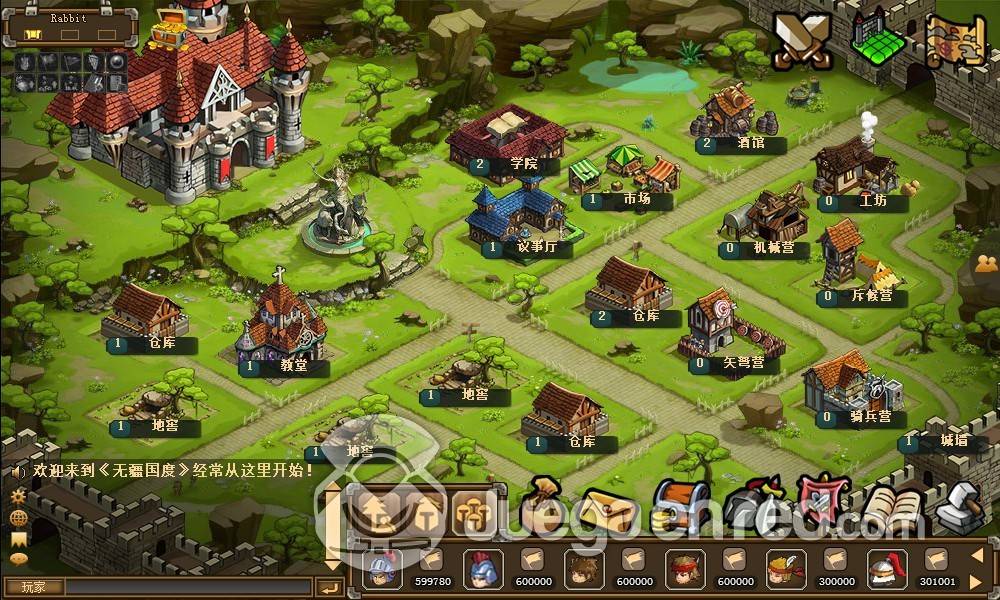1000x600 pixels.
Task: Open the treasure chest menu in bottom bar
Action: click(x=680, y=505)
